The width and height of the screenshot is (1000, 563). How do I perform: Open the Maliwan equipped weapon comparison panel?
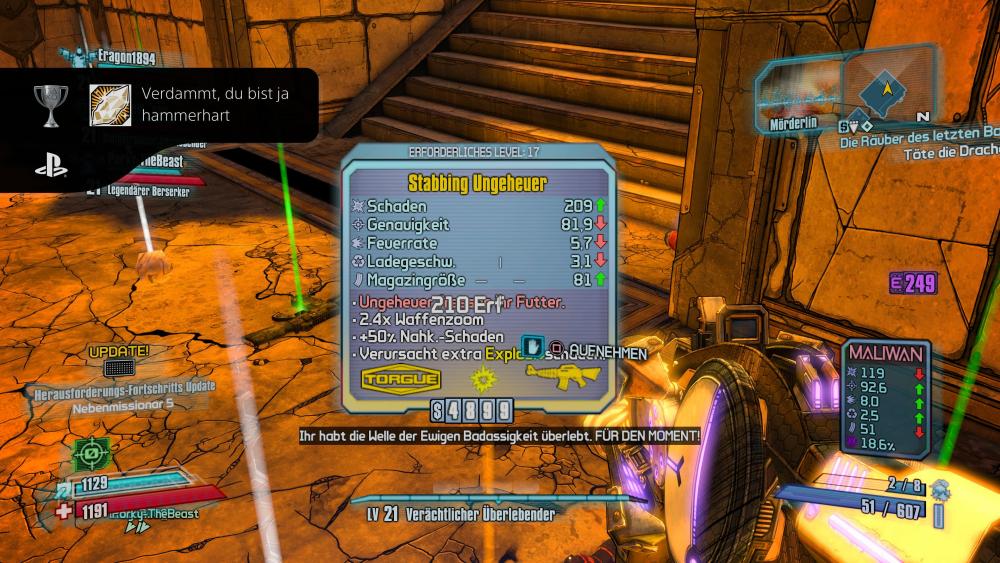point(887,395)
